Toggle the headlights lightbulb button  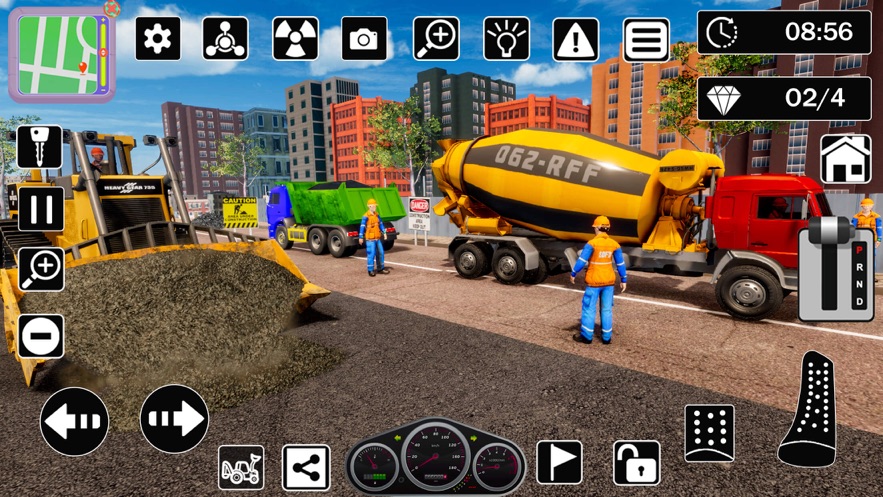click(x=507, y=38)
